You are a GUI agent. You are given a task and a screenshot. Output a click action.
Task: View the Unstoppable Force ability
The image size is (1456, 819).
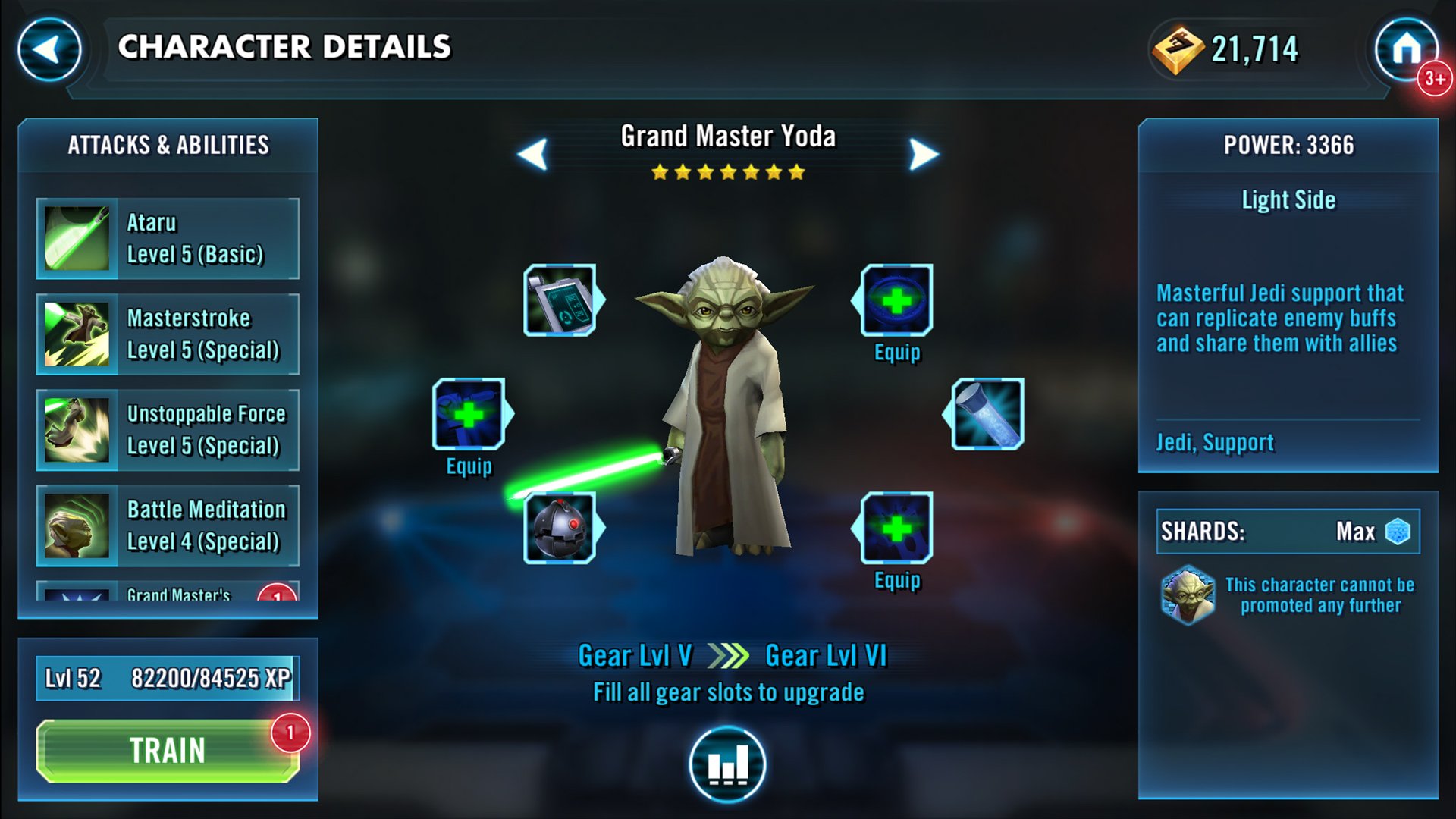click(167, 429)
